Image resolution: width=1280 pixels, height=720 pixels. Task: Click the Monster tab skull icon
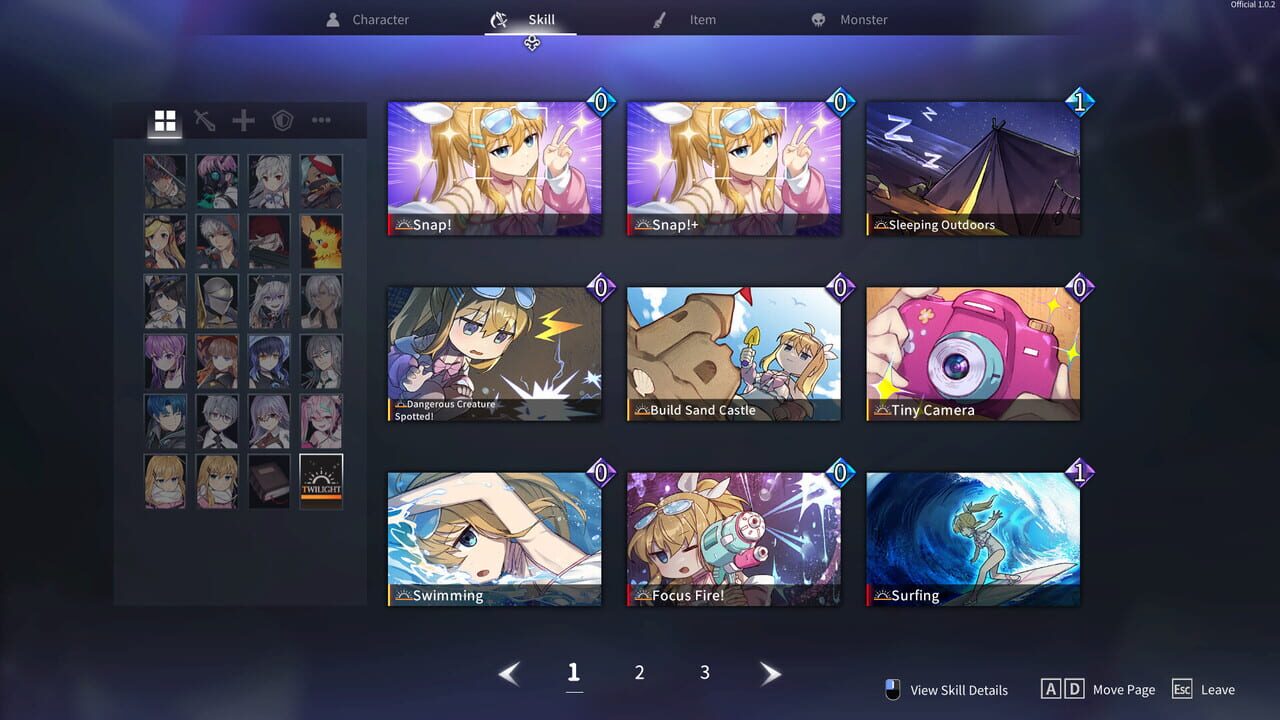pos(821,18)
